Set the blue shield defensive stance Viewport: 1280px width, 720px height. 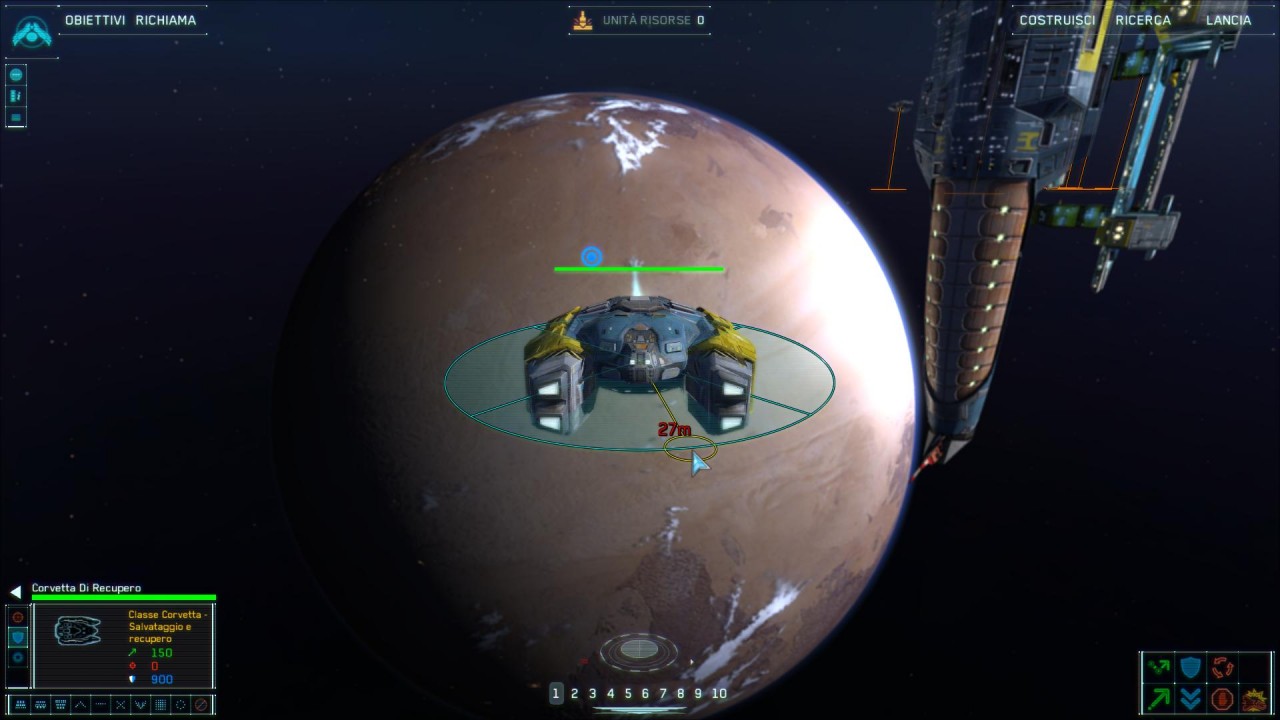coord(18,637)
